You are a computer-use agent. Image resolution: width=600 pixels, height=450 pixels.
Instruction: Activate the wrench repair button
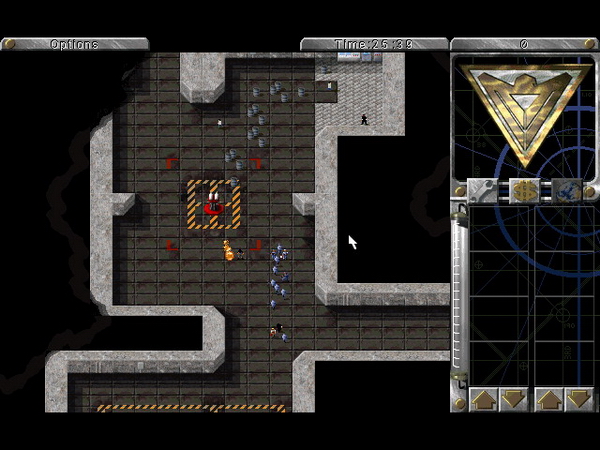click(484, 189)
